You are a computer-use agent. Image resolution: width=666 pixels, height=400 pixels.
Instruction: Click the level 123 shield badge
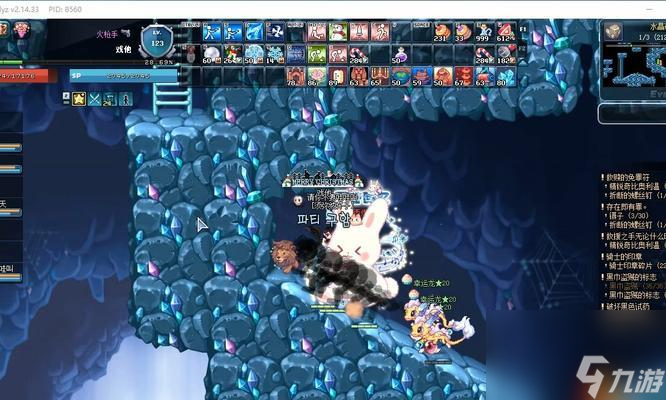coord(155,42)
